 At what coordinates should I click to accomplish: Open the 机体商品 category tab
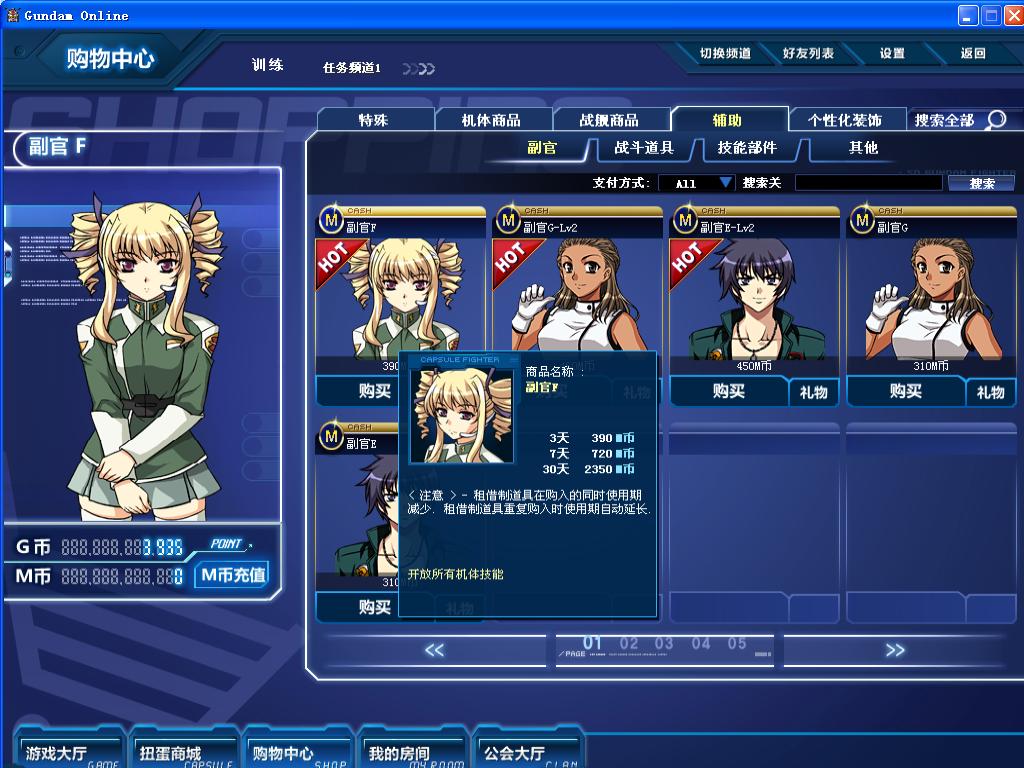[491, 120]
